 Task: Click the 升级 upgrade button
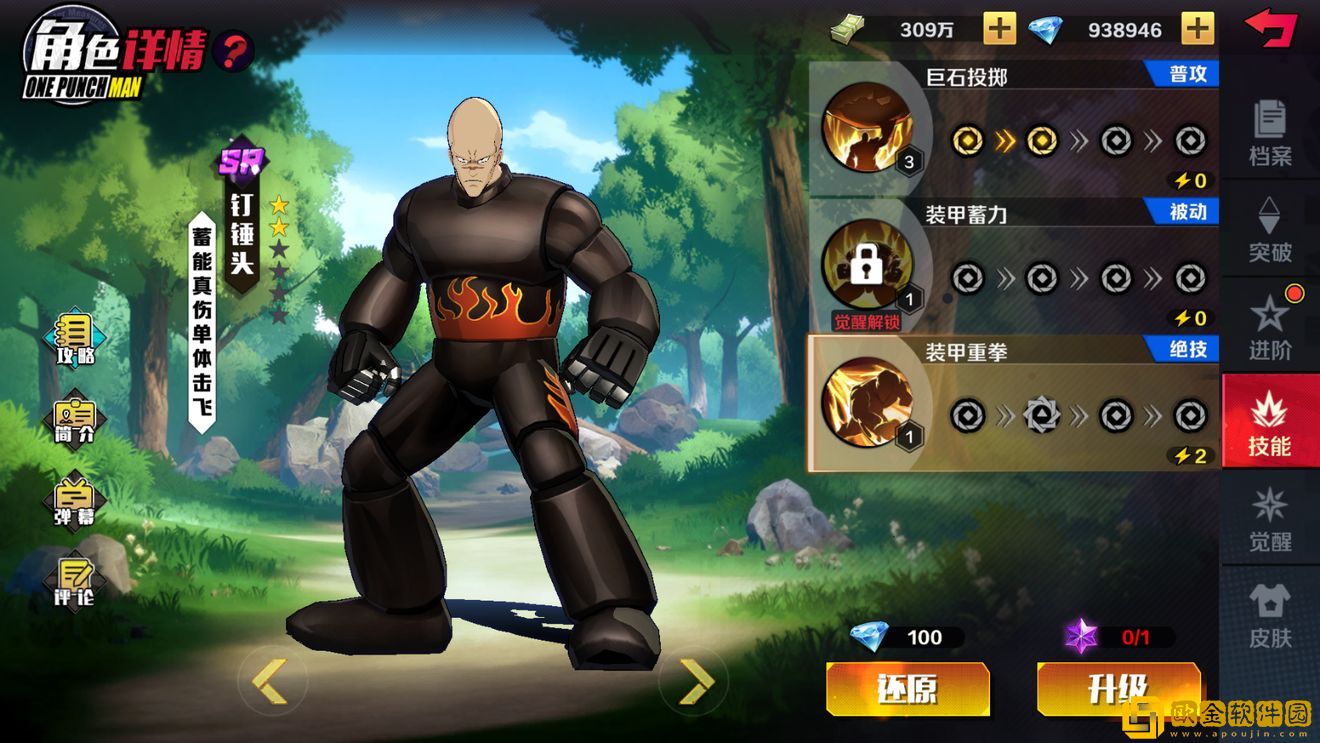click(1117, 689)
